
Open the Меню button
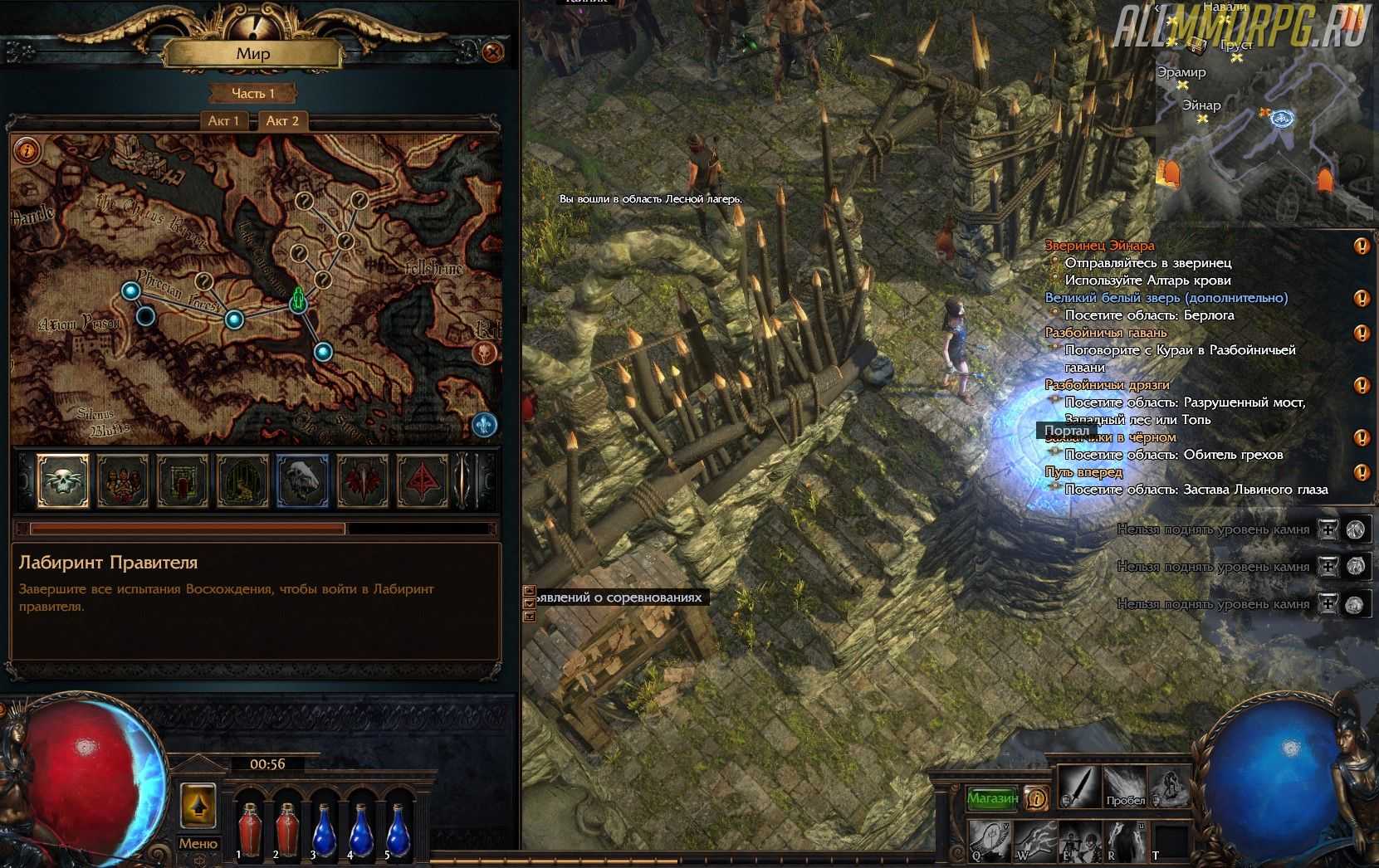pyautogui.click(x=198, y=843)
